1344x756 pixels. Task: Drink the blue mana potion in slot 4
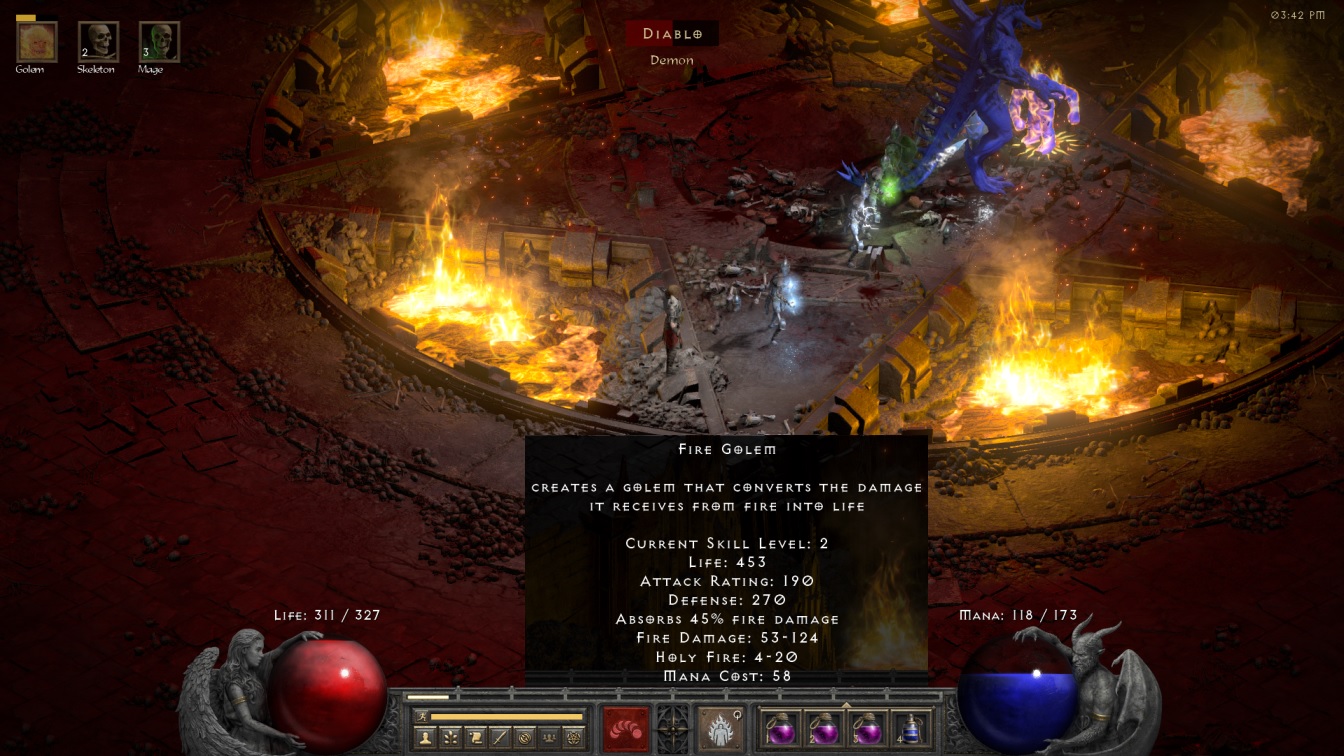pos(910,729)
